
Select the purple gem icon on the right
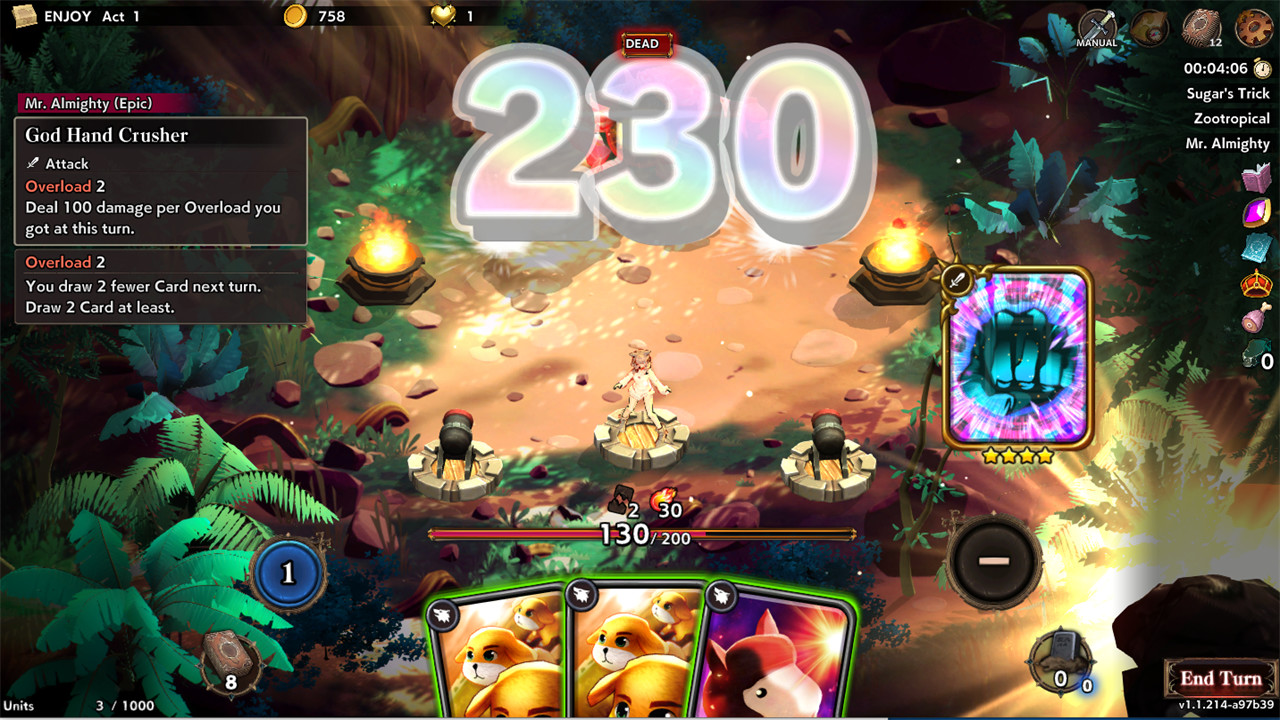coord(1255,213)
